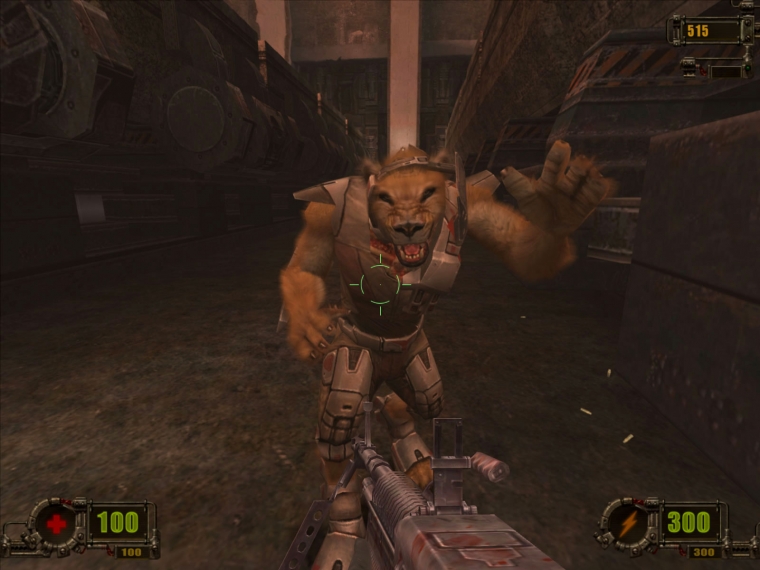The width and height of the screenshot is (760, 570).
Task: Click the red cross health icon
Action: [58, 522]
